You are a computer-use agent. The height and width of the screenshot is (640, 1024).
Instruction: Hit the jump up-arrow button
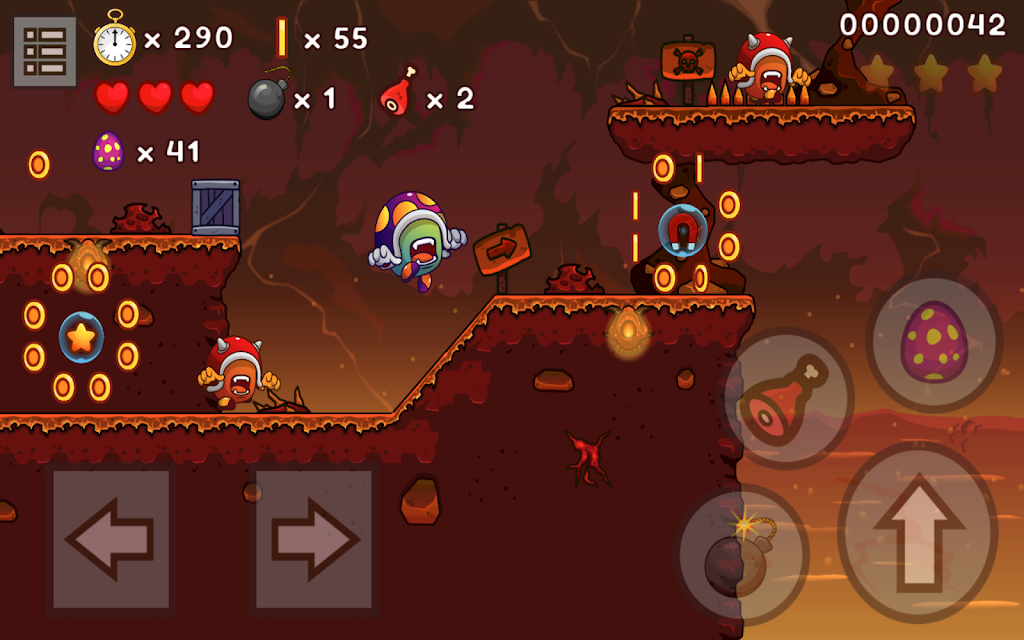click(917, 533)
